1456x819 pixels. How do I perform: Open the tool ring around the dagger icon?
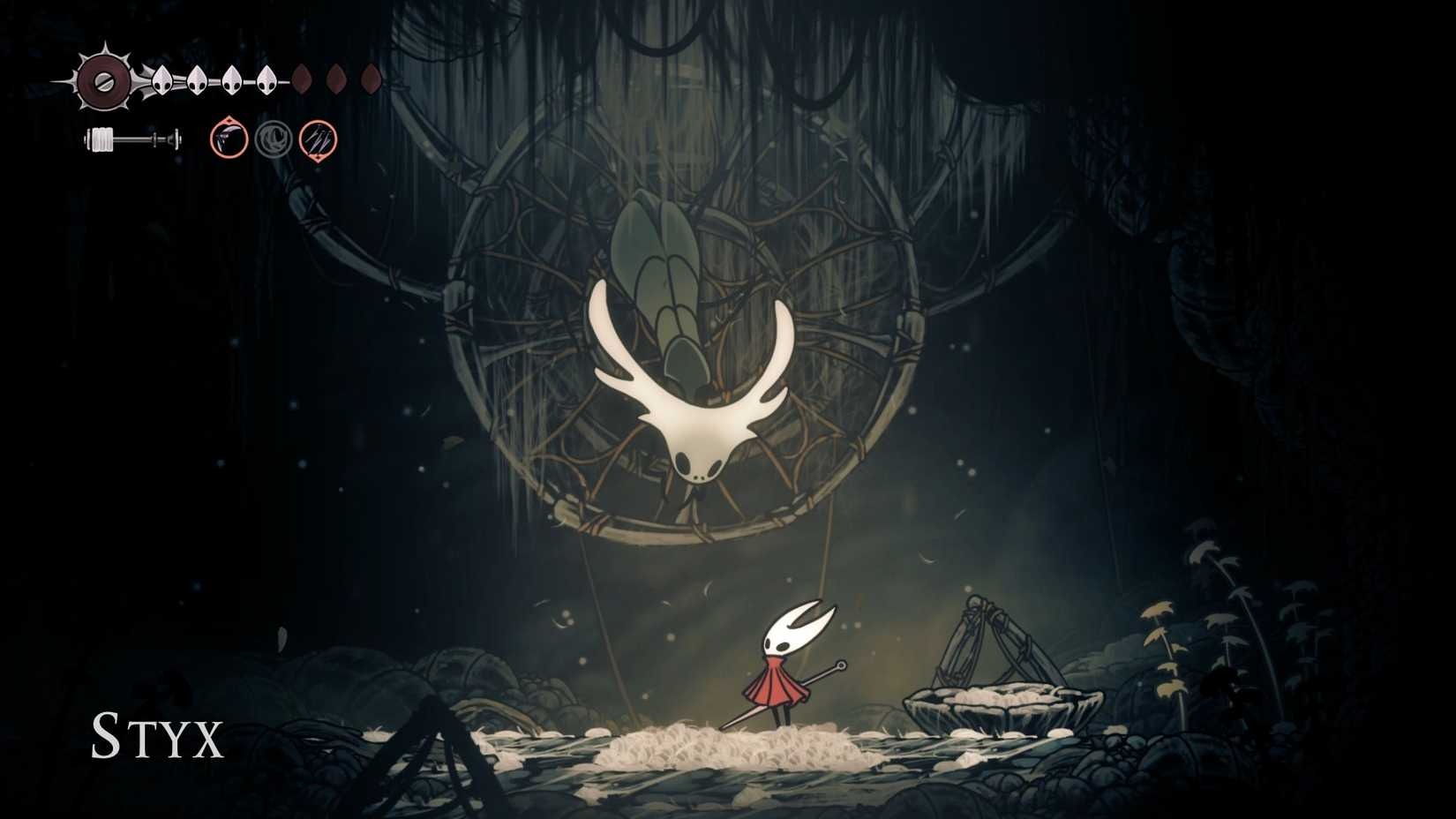pyautogui.click(x=228, y=139)
